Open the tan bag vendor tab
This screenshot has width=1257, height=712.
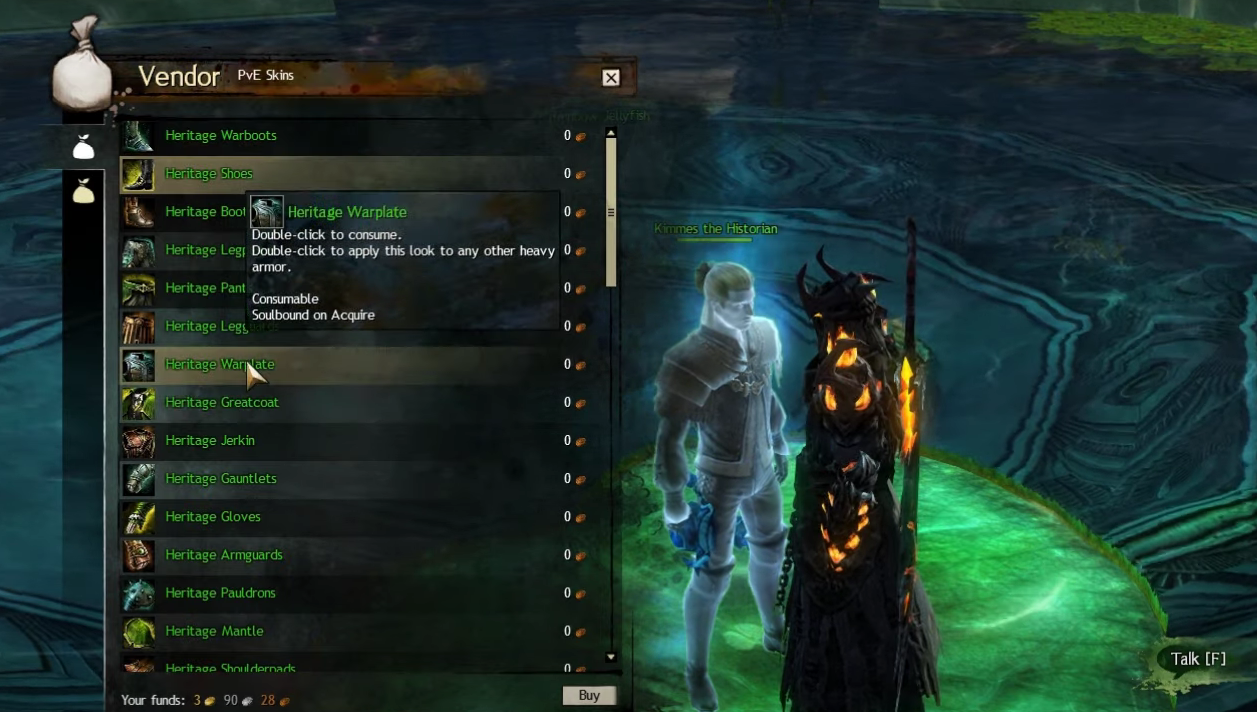point(83,190)
